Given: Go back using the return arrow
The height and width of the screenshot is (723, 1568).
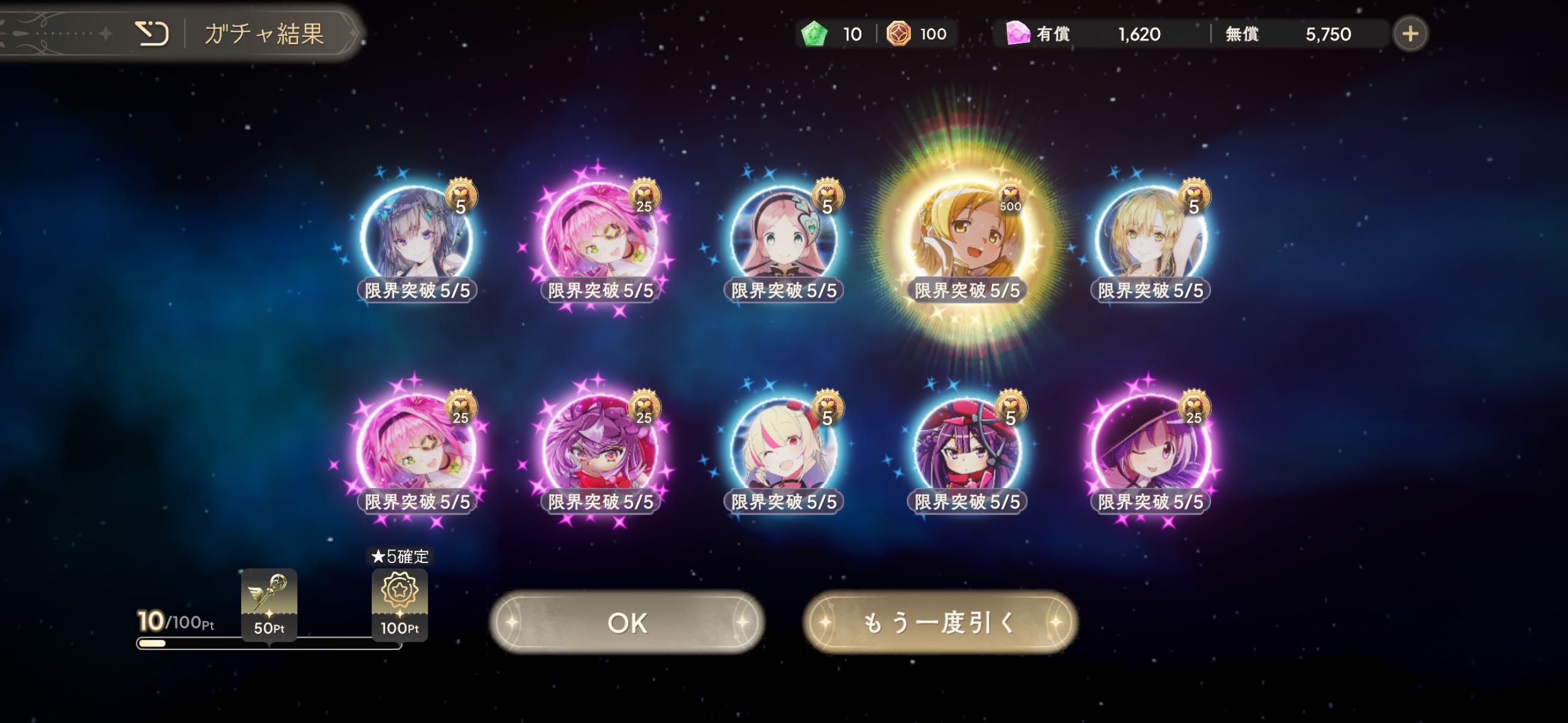Looking at the screenshot, I should [152, 33].
